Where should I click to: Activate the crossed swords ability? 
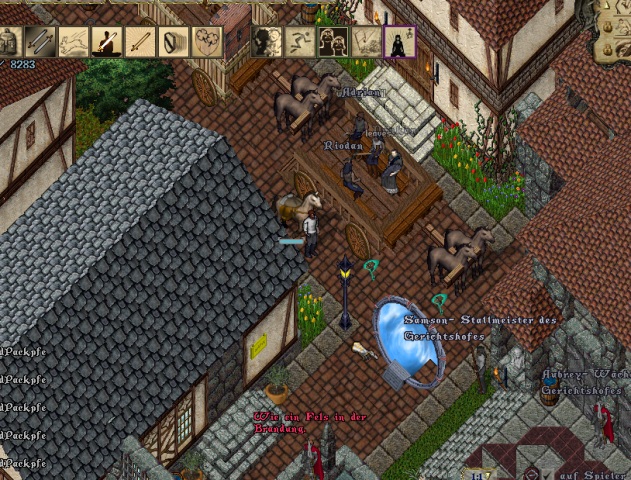[41, 41]
